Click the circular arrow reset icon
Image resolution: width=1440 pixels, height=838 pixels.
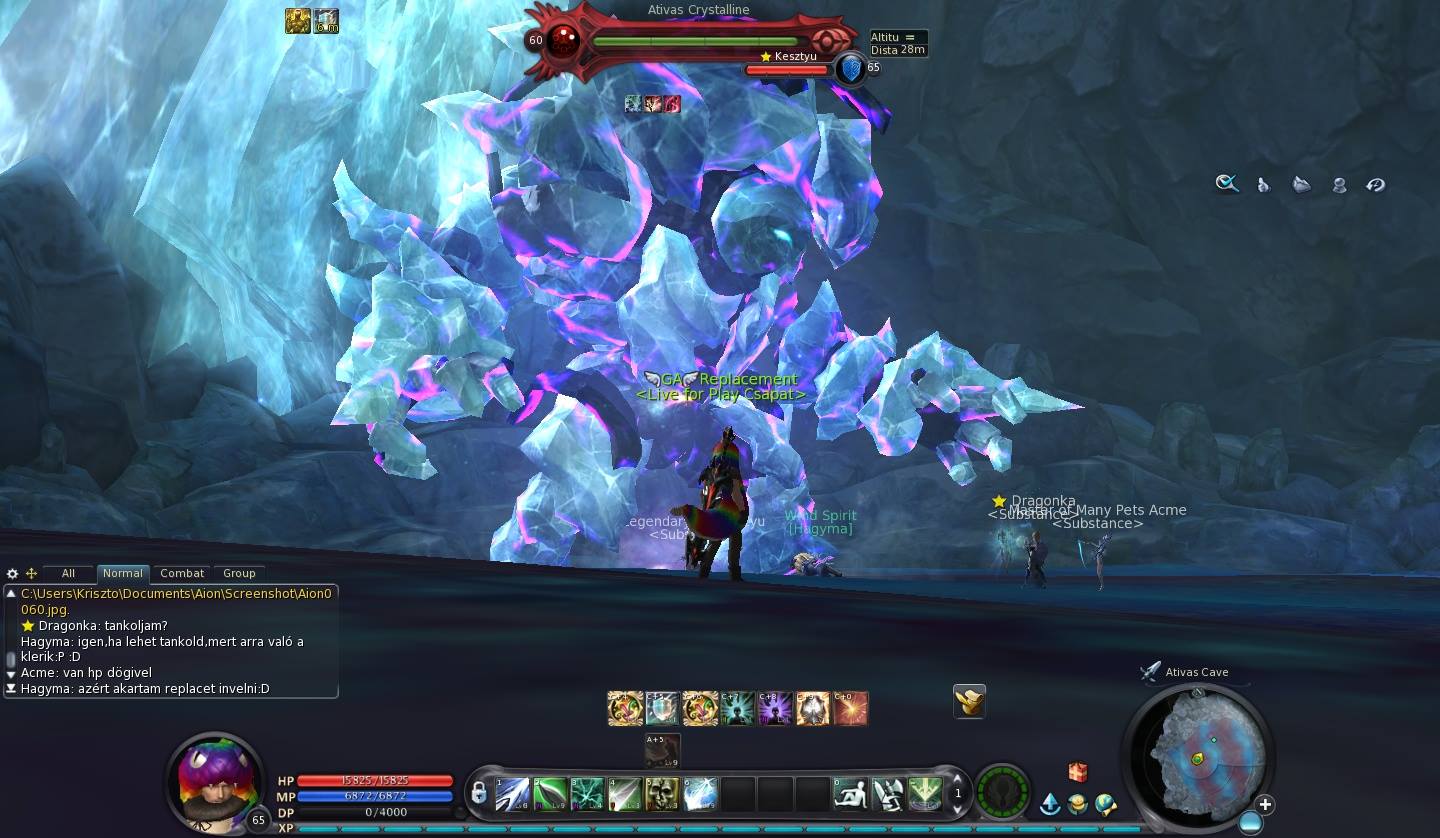pos(1376,184)
